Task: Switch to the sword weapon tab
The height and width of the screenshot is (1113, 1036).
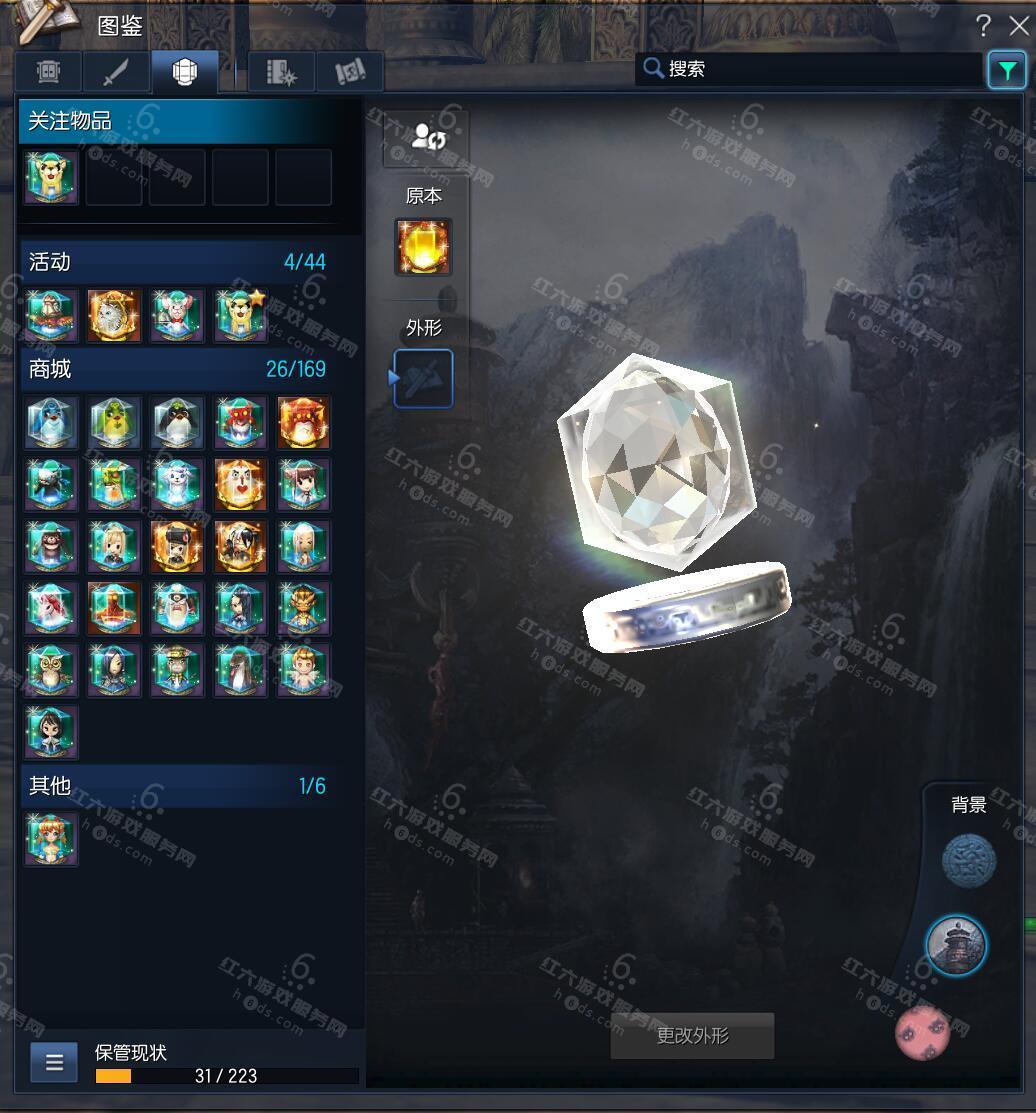Action: point(117,72)
